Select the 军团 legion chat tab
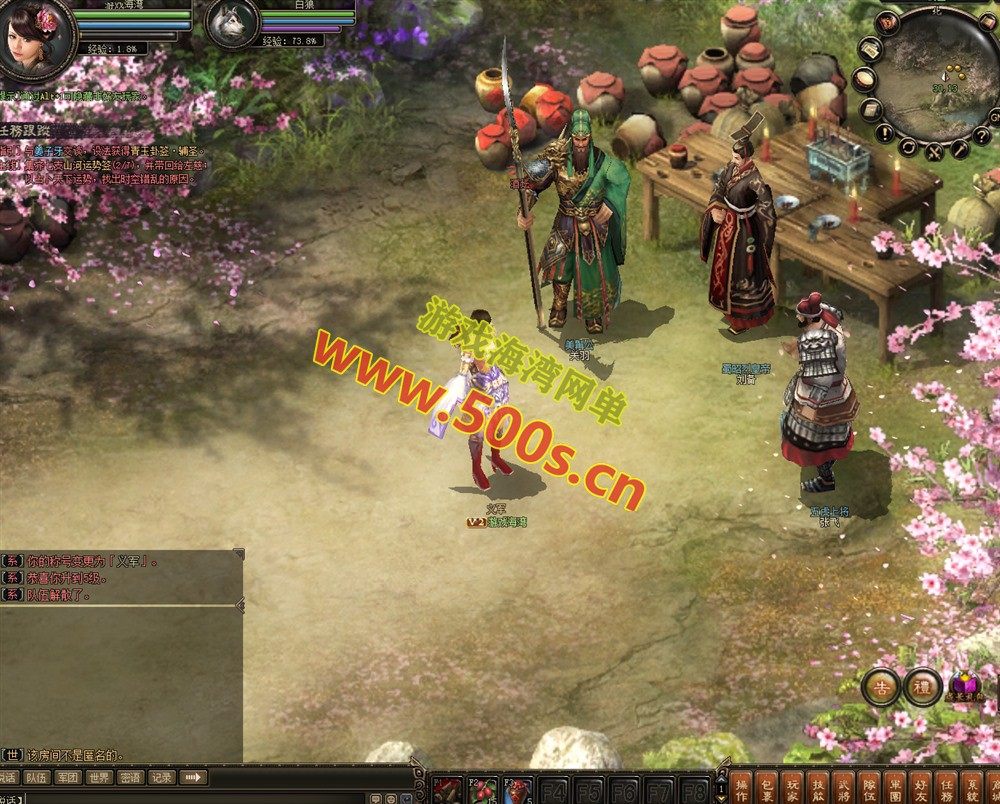The image size is (1000, 804). pos(67,777)
